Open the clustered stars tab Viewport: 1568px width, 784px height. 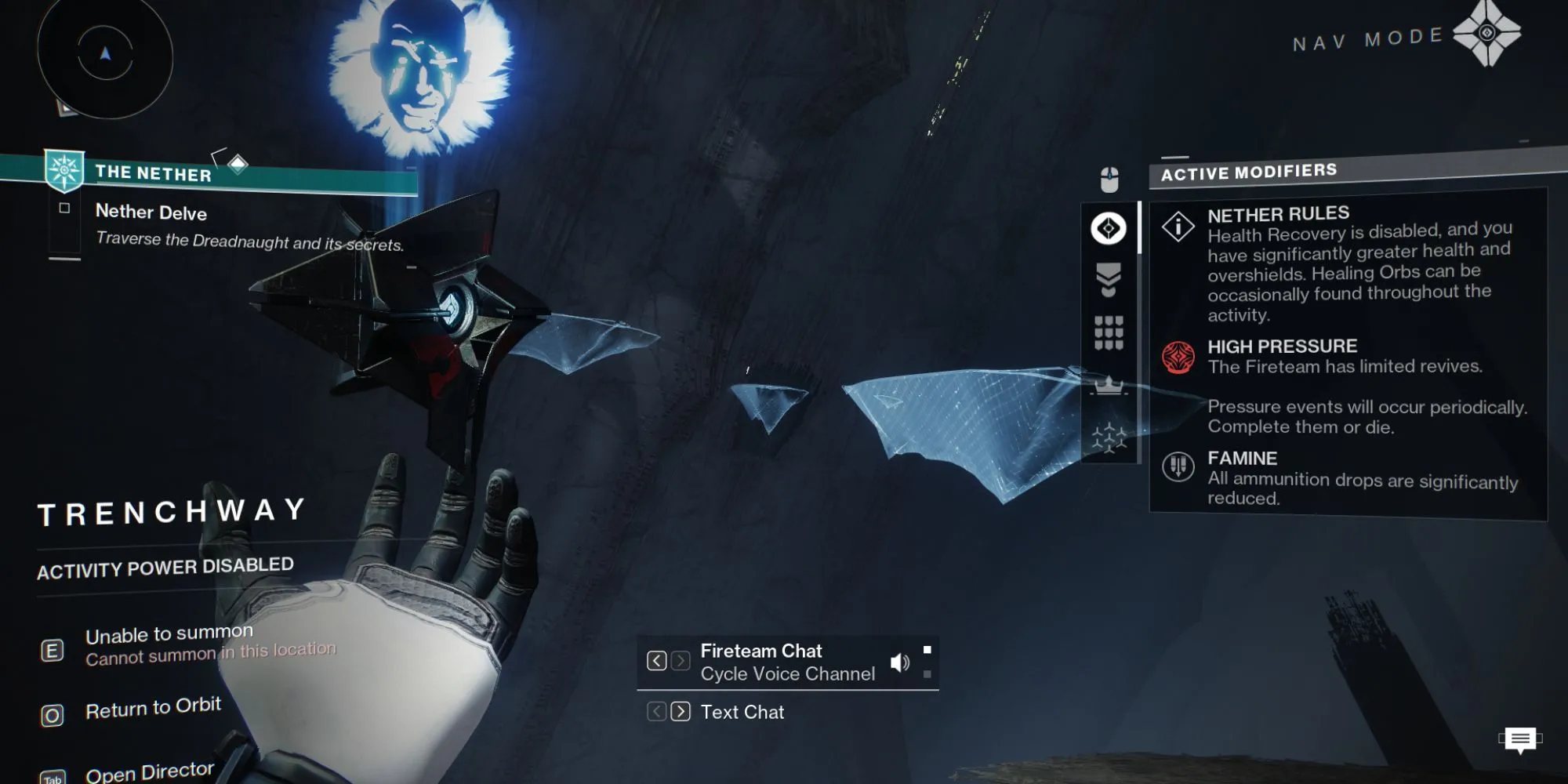coord(1109,437)
